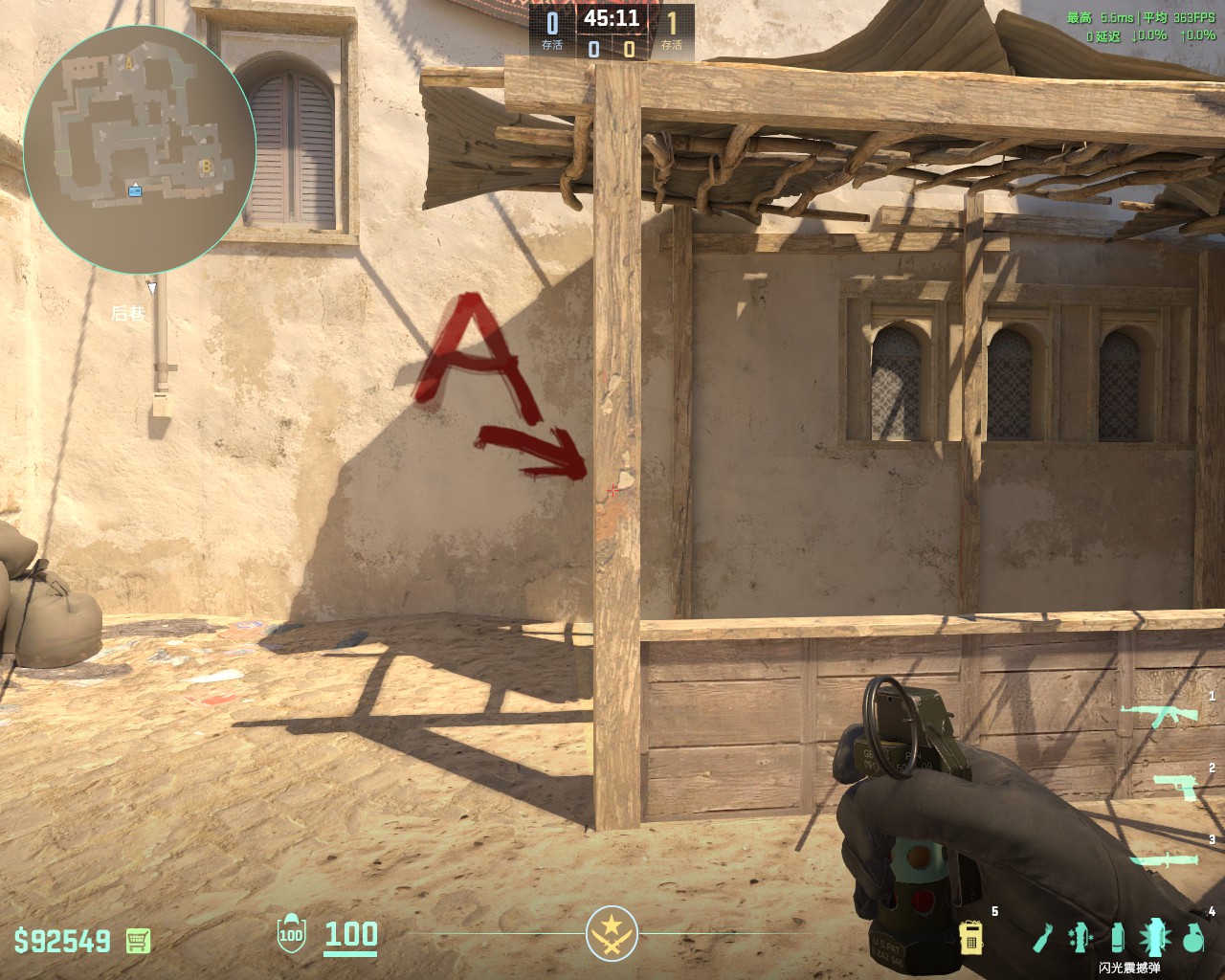
Task: Click the T score showing 1
Action: click(x=673, y=21)
